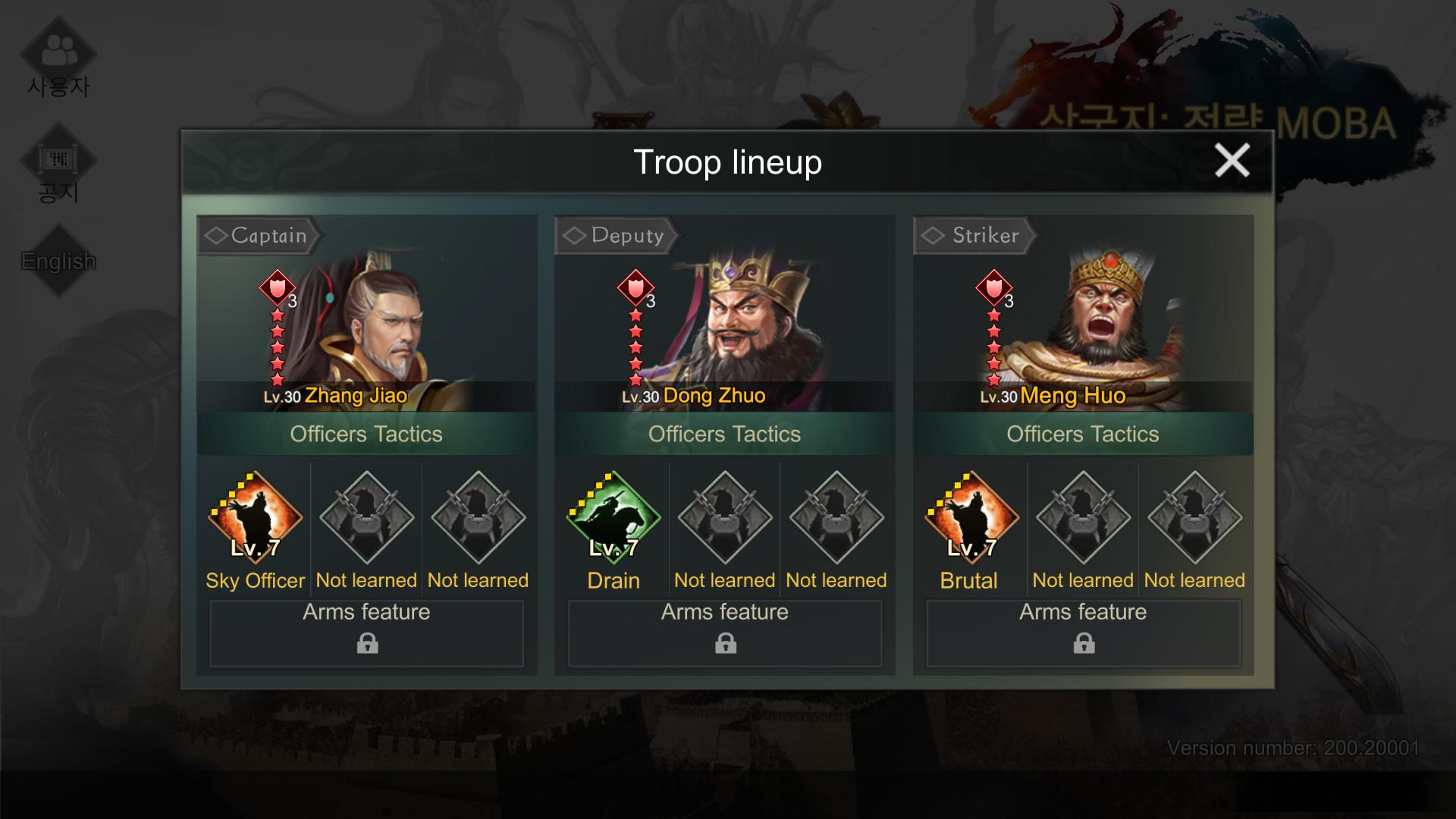Viewport: 1456px width, 819px height.
Task: Open Dong Zhuo's locked Arms feature
Action: coord(725,633)
